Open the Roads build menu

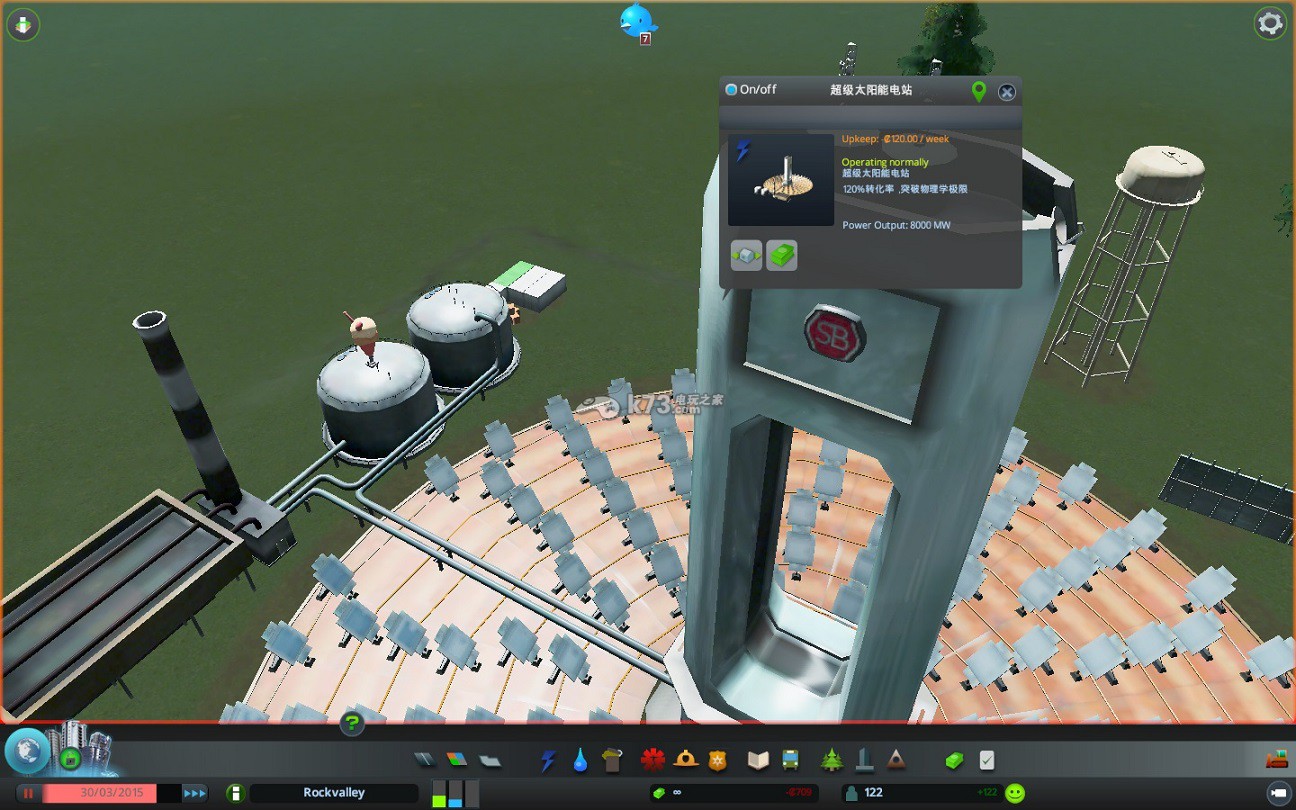pyautogui.click(x=426, y=760)
